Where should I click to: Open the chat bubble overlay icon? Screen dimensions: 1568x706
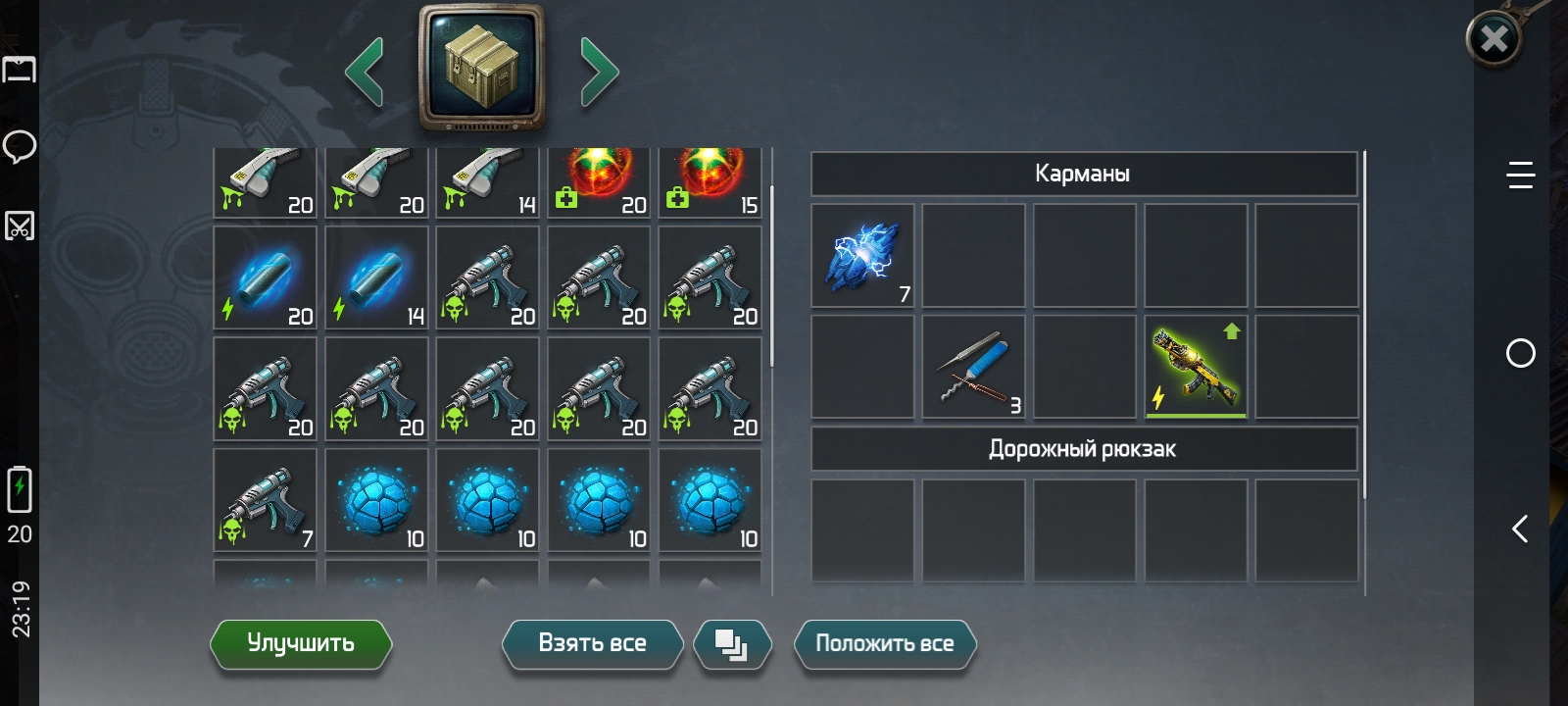(x=20, y=147)
